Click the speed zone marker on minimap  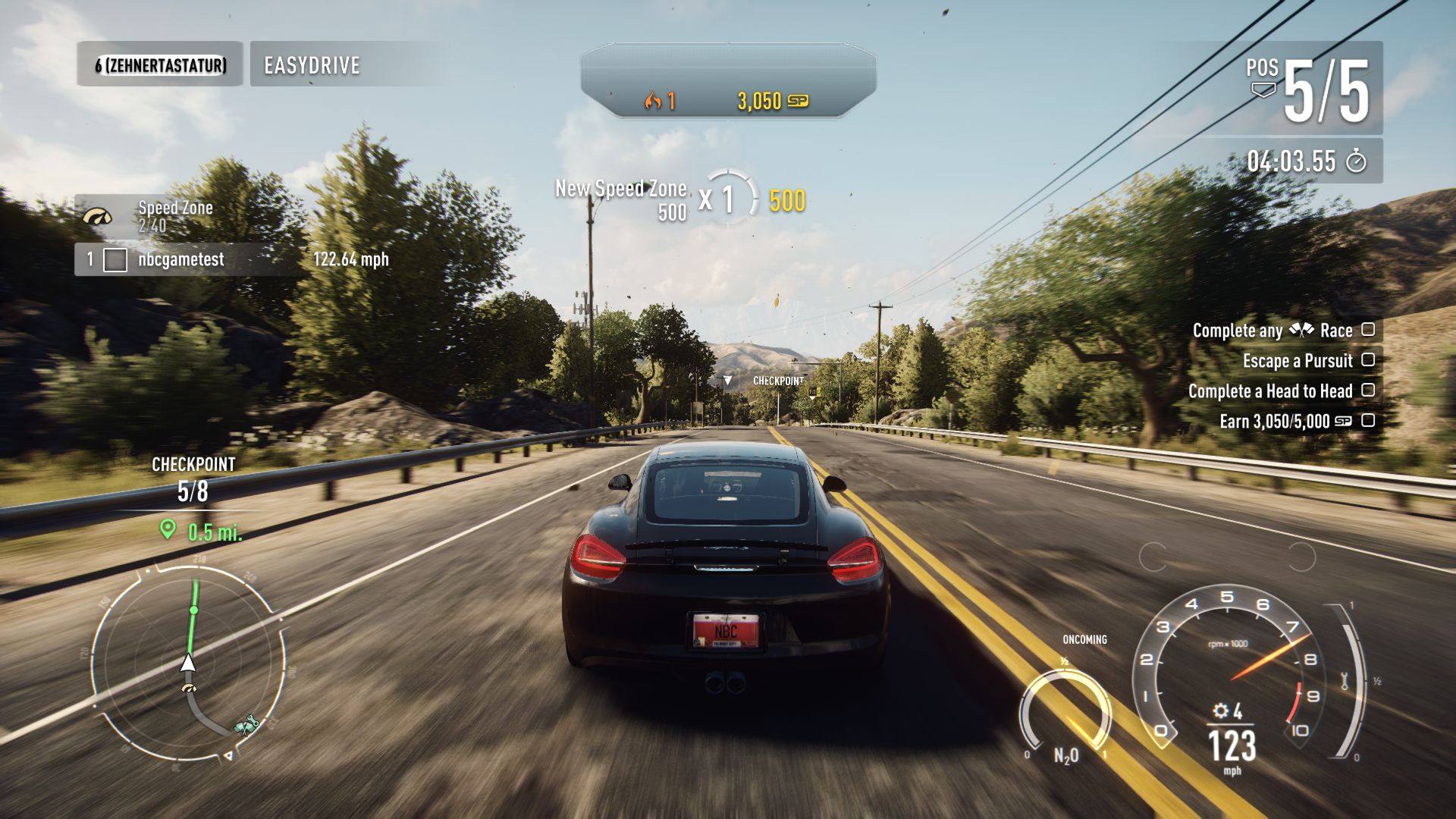click(x=188, y=689)
